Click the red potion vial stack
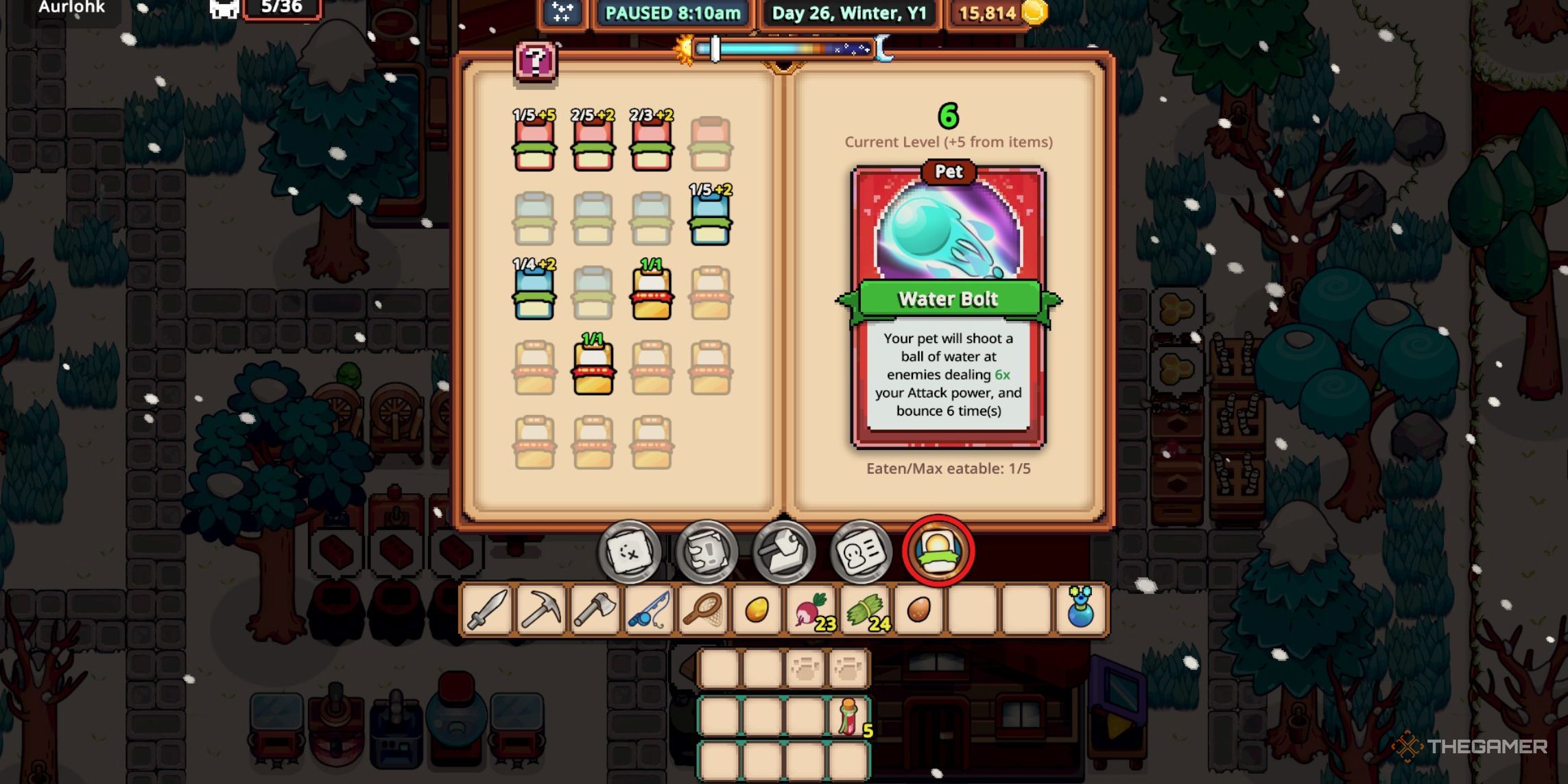 click(x=850, y=717)
